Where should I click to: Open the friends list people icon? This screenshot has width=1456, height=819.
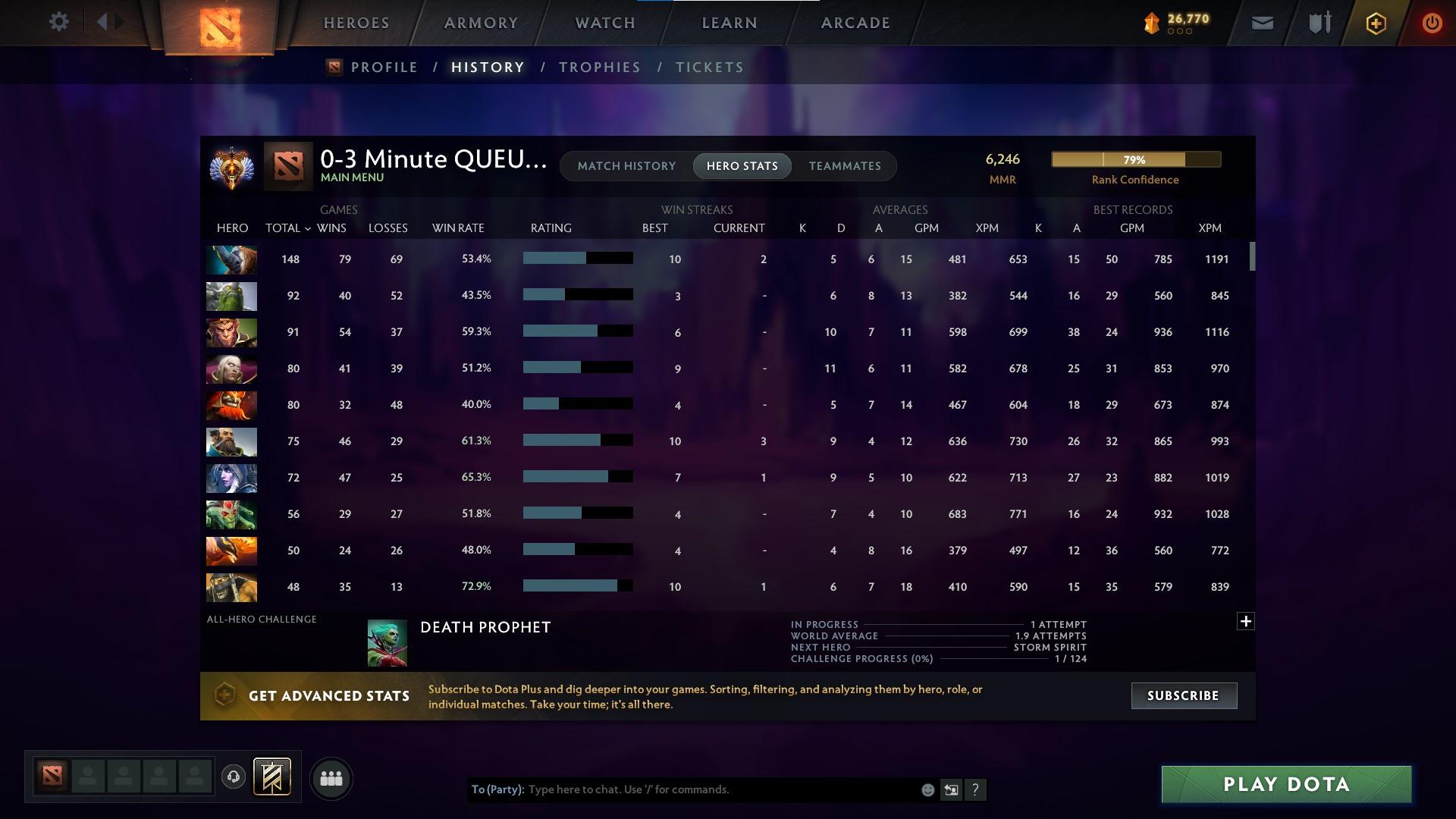click(x=331, y=778)
